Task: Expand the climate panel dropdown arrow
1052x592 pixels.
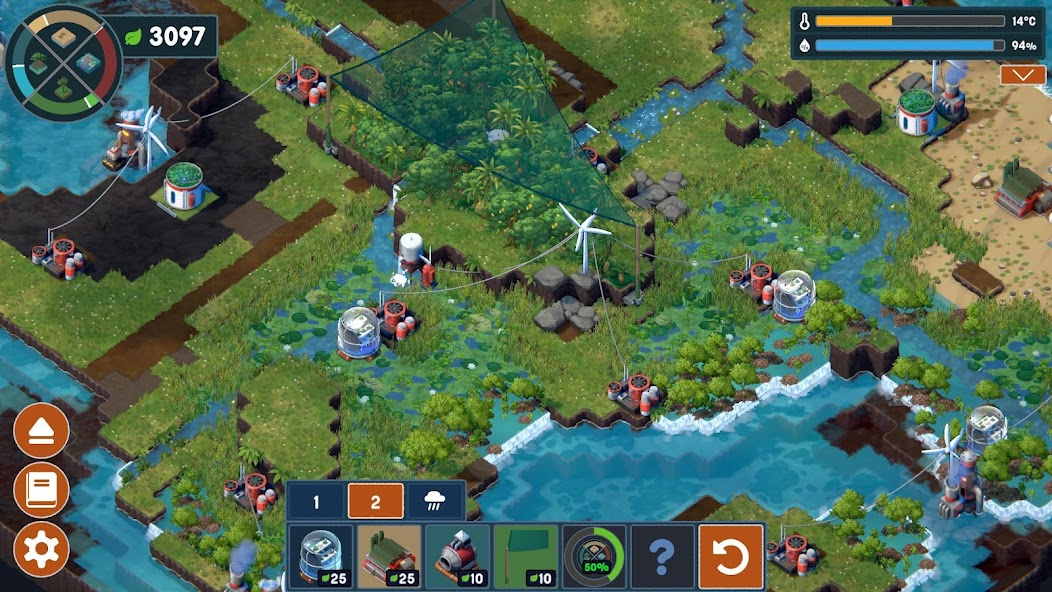Action: click(1023, 75)
